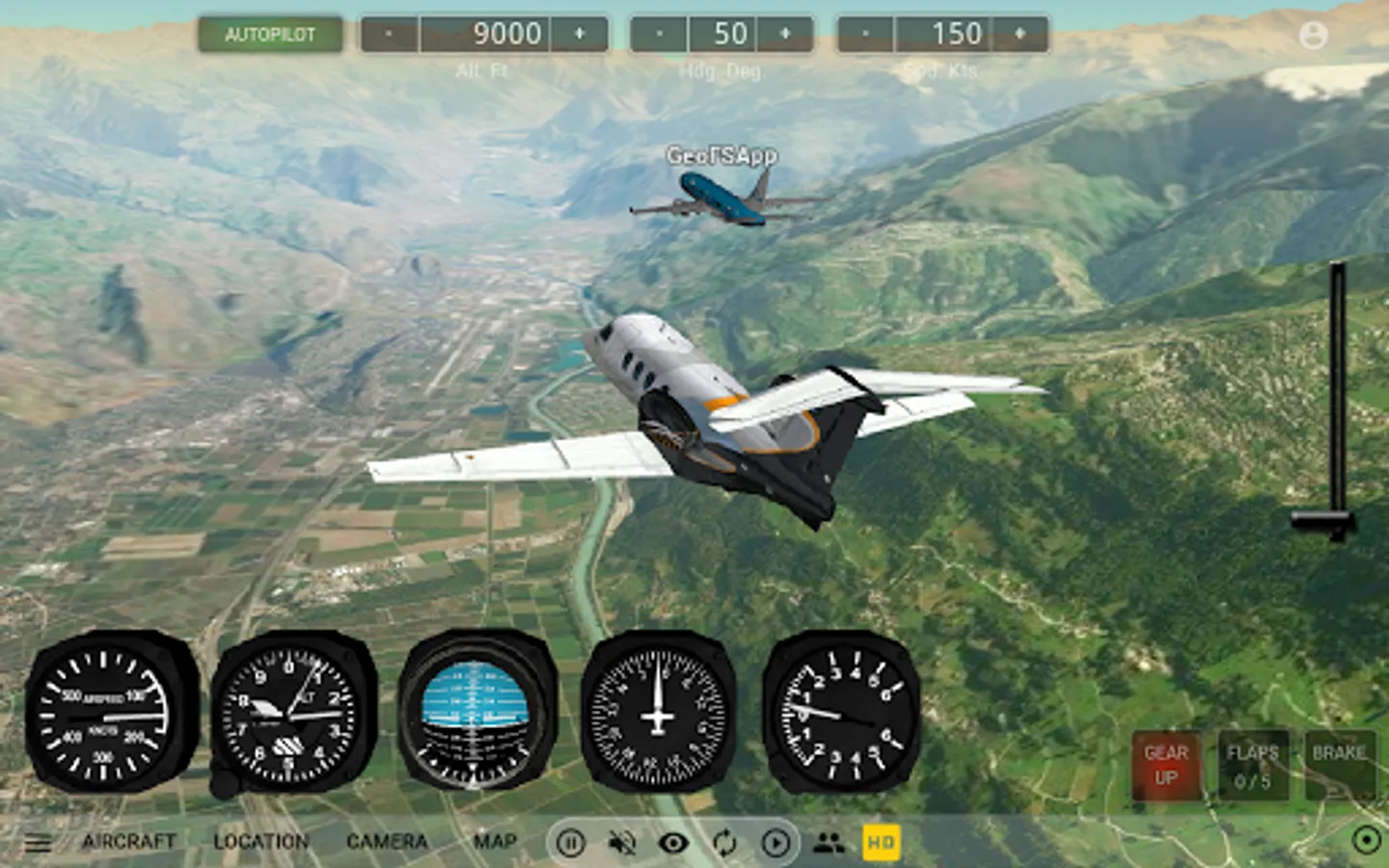This screenshot has width=1389, height=868.
Task: Open the AIRCRAFT menu
Action: [129, 842]
